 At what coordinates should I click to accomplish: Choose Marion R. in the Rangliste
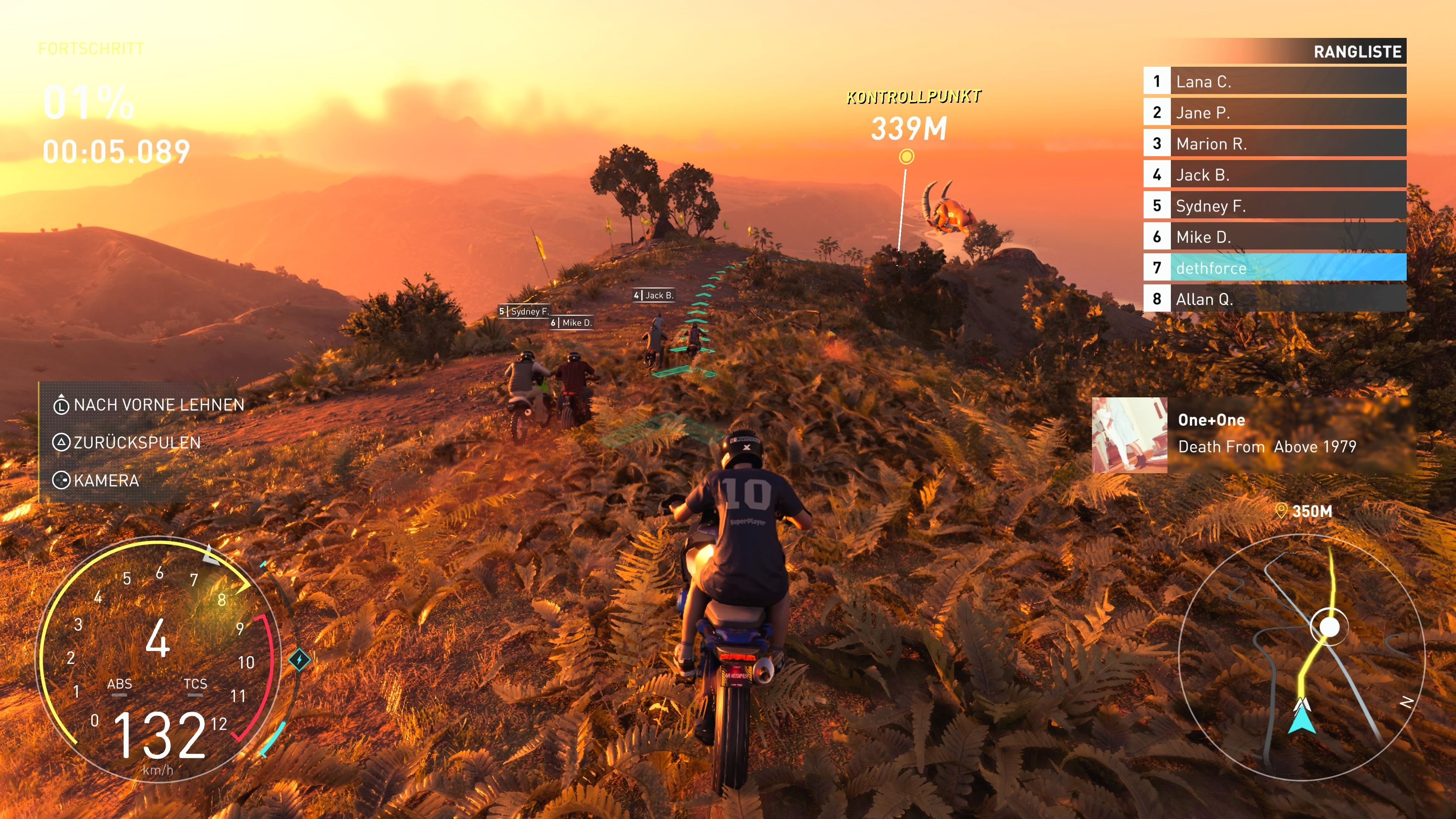[x=1274, y=144]
